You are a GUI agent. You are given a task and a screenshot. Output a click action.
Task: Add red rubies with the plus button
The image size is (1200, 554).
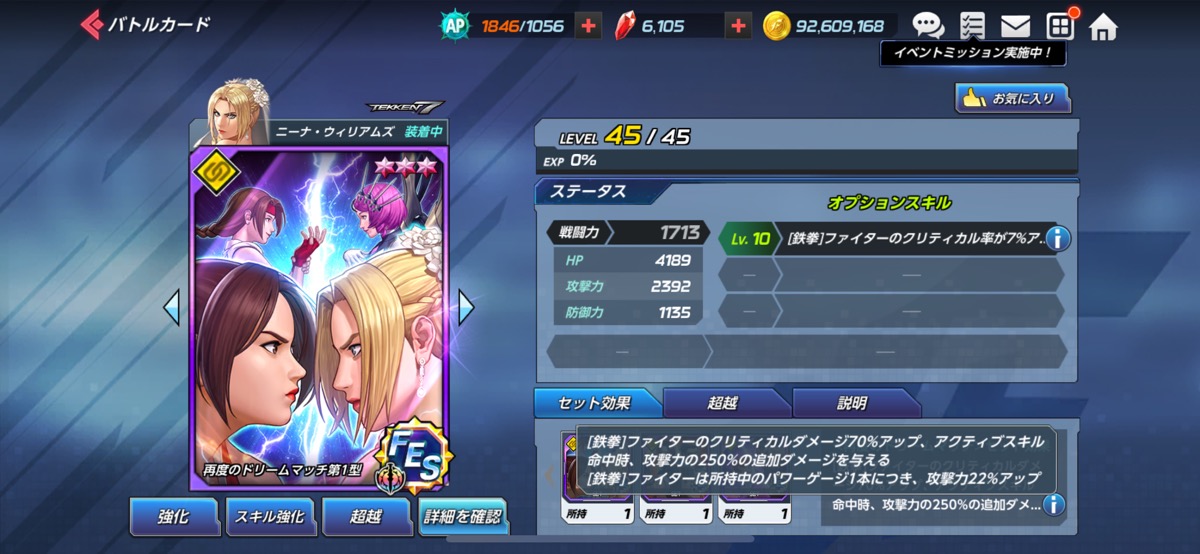click(x=738, y=27)
